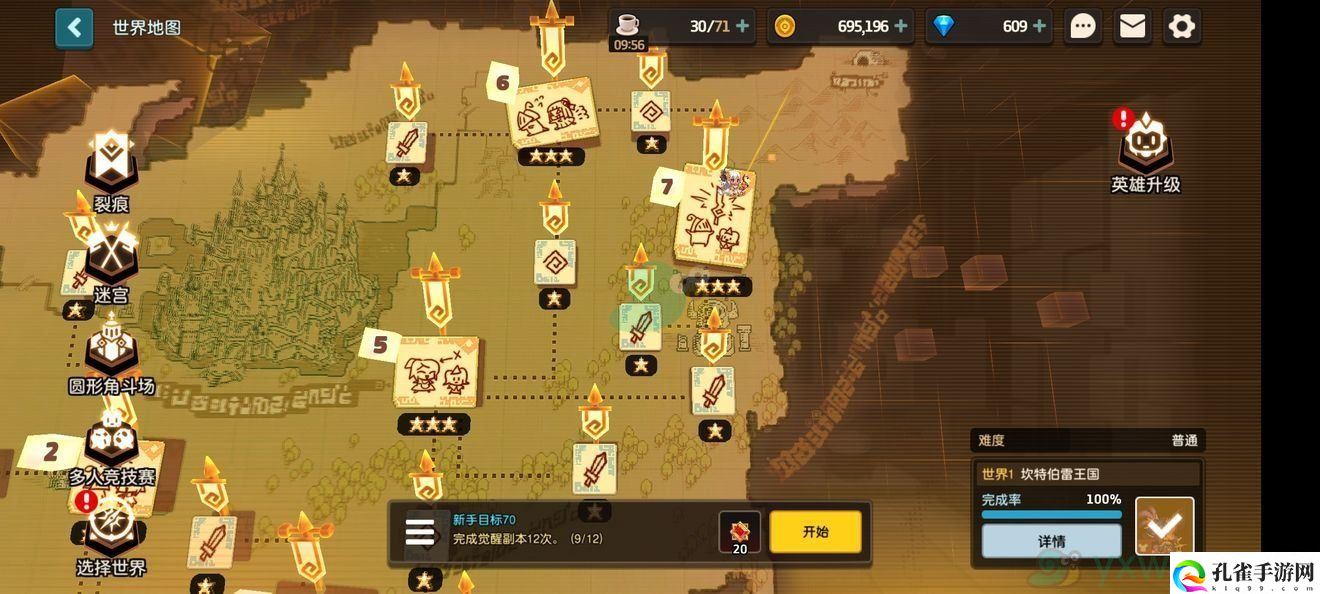The width and height of the screenshot is (1320, 594).
Task: Click the yellow 开始 start button
Action: pyautogui.click(x=815, y=532)
